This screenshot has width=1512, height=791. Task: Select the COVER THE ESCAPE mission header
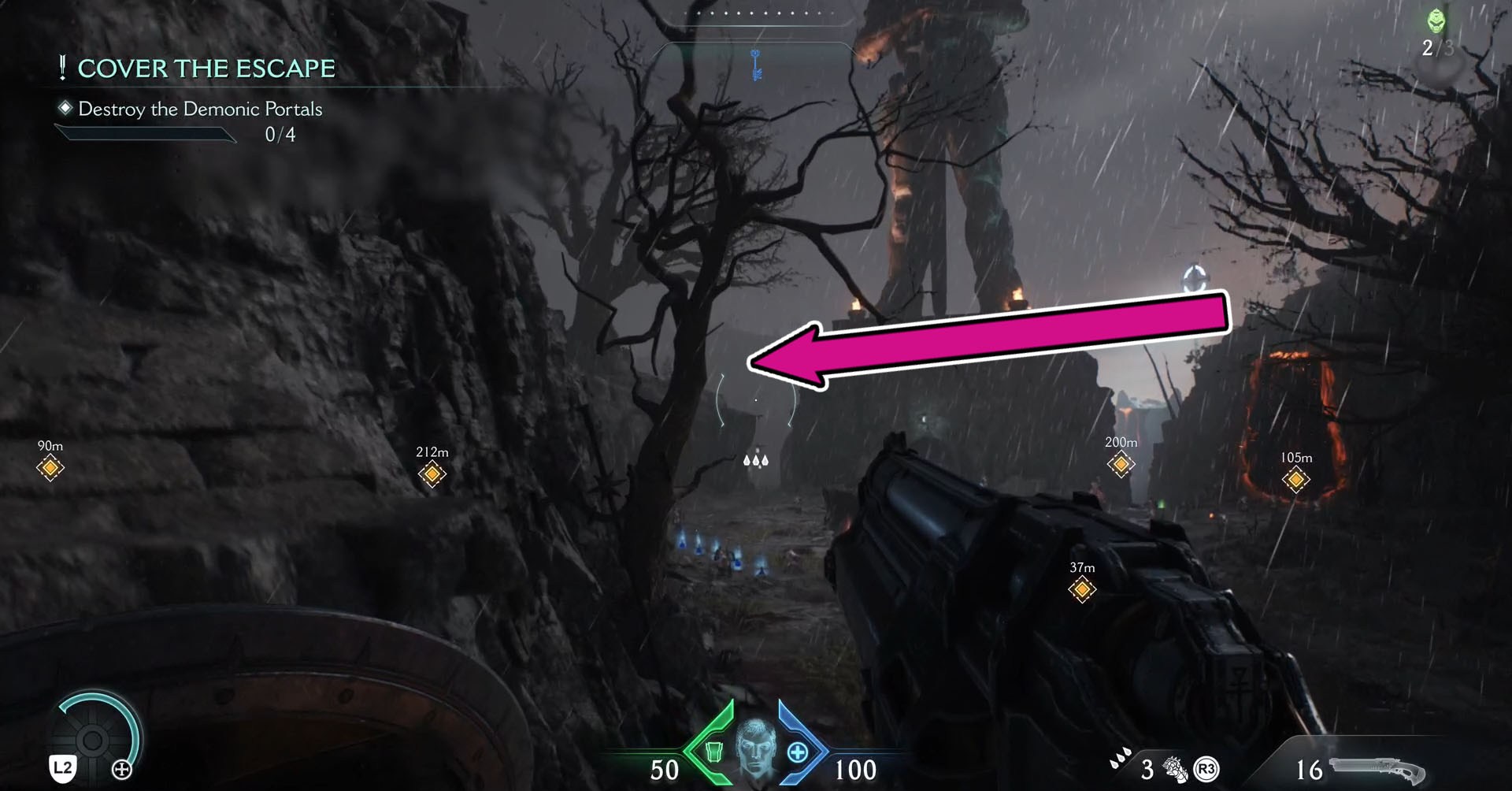[x=205, y=68]
